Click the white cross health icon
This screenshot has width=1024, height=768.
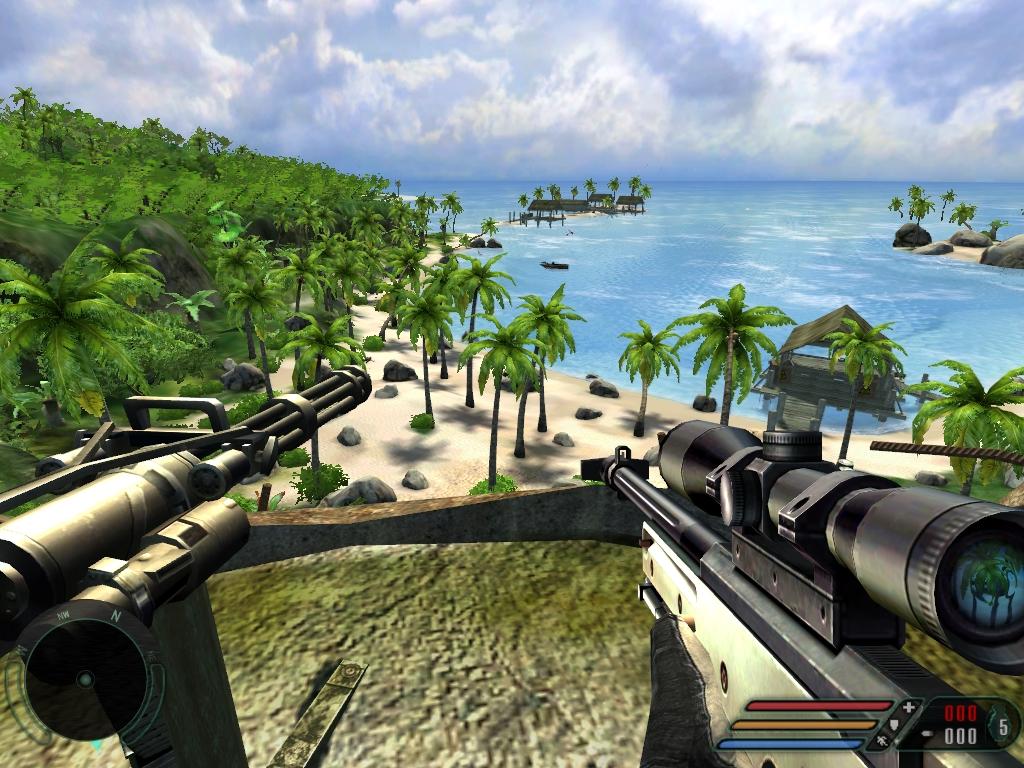[908, 708]
